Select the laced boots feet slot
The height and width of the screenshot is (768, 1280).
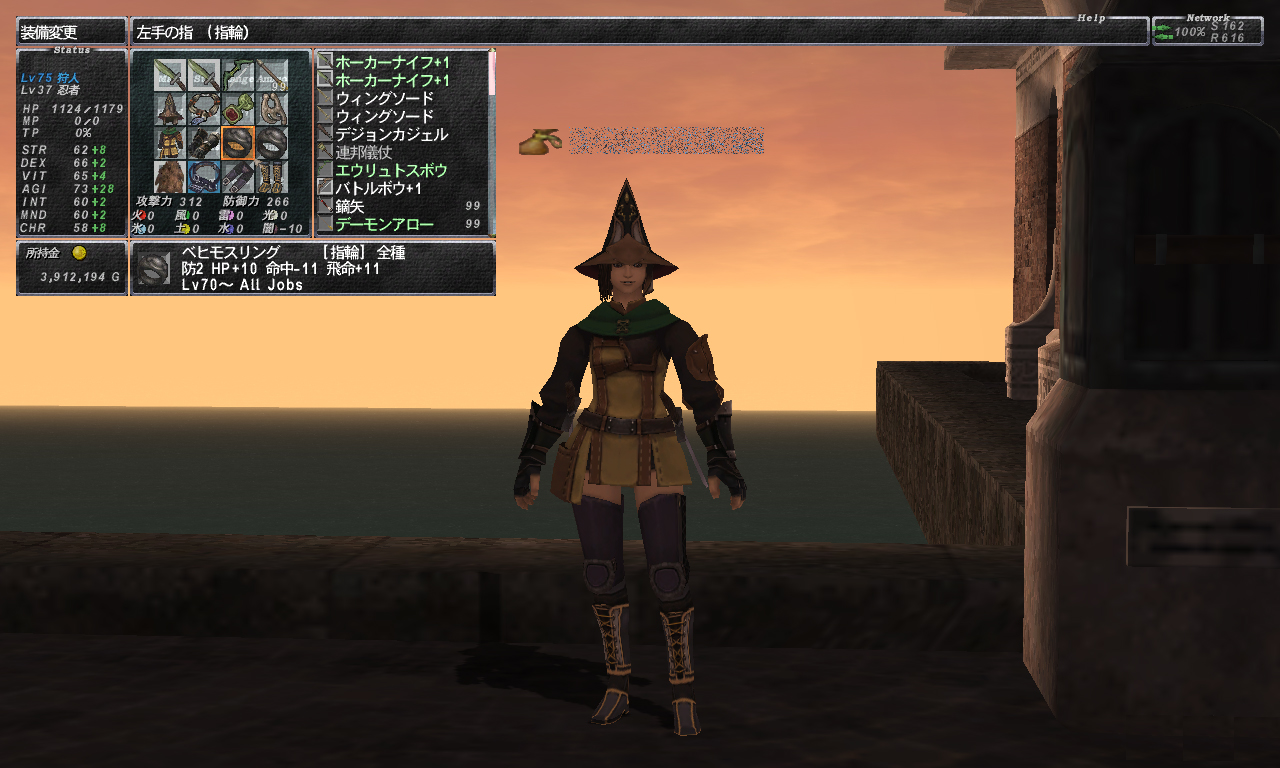[272, 177]
